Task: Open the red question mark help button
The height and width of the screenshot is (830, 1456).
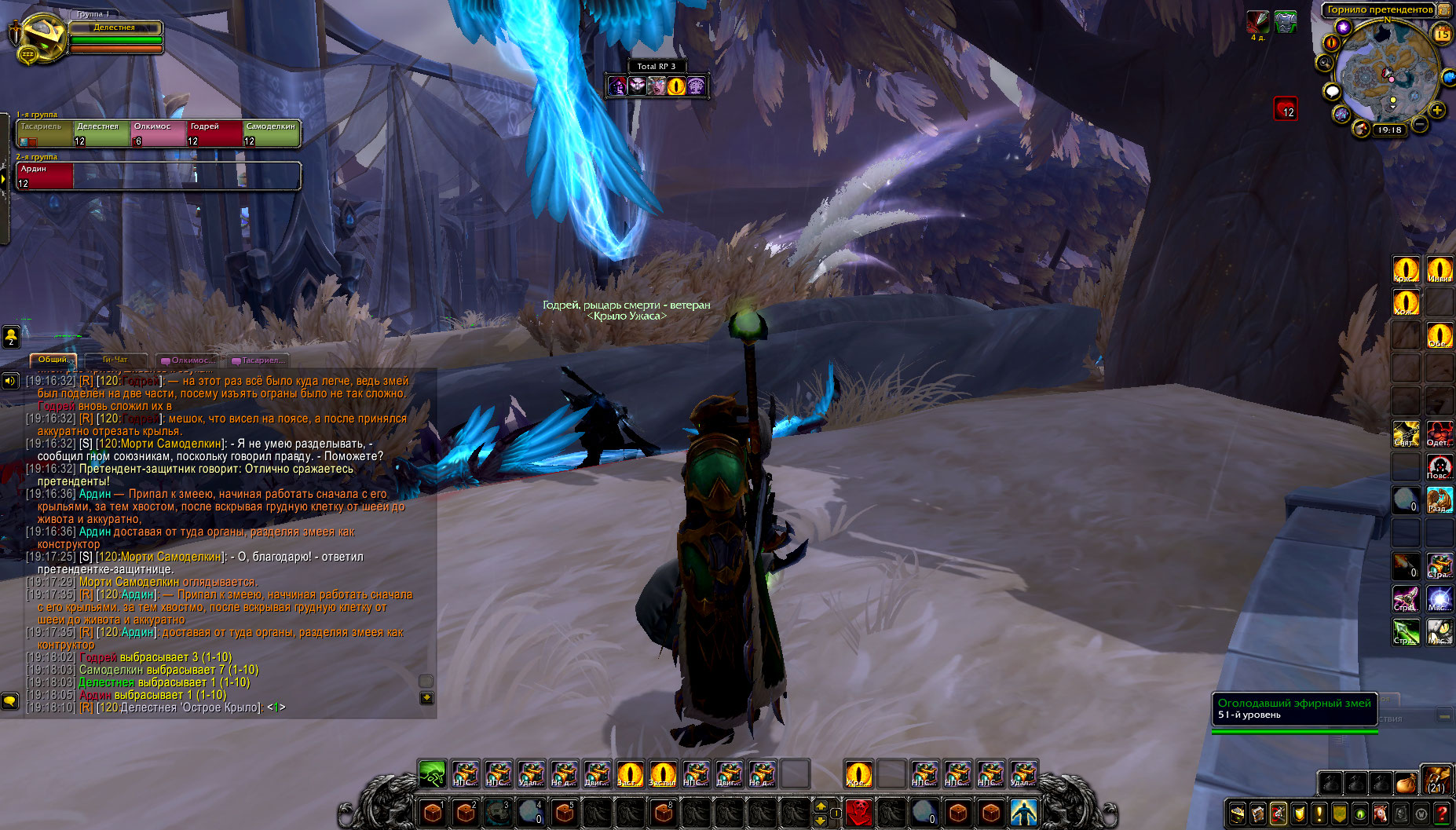Action: coord(1441,814)
